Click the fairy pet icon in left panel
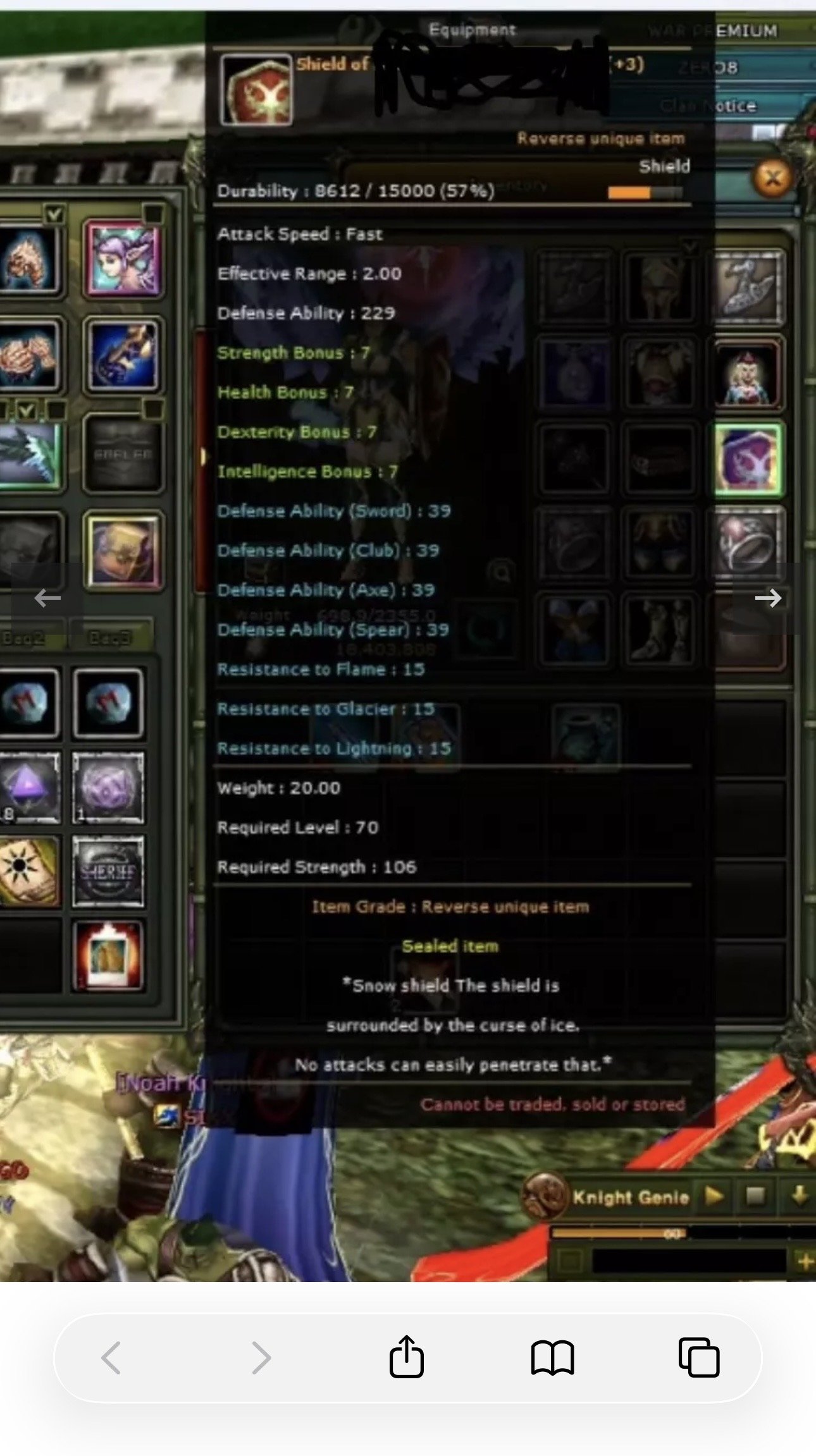Image resolution: width=816 pixels, height=1456 pixels. tap(123, 262)
